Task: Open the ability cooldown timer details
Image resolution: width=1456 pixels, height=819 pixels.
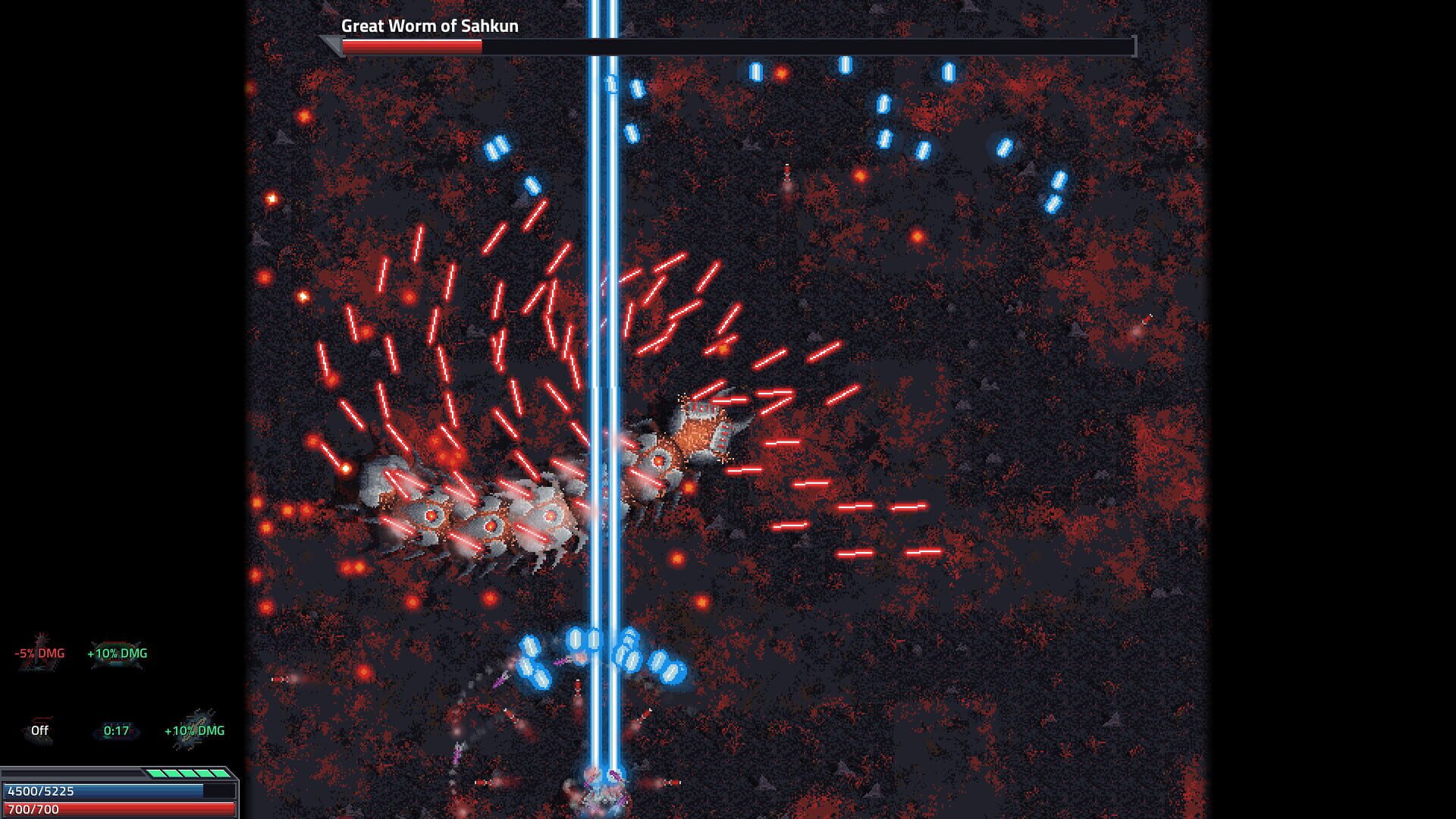Action: tap(115, 731)
